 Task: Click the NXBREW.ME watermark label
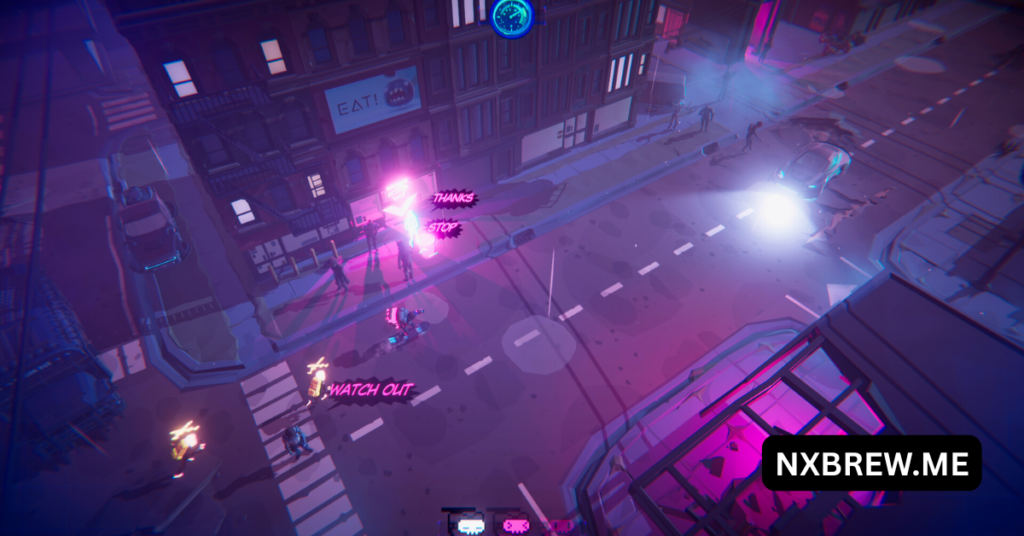tap(871, 462)
